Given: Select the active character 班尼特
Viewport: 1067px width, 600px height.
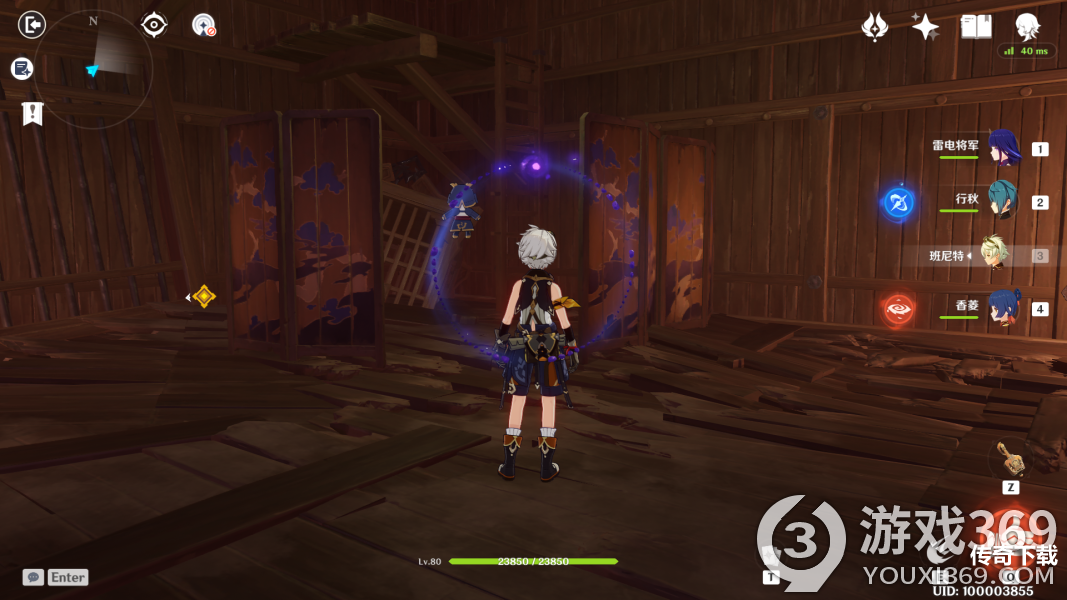Looking at the screenshot, I should click(x=993, y=255).
